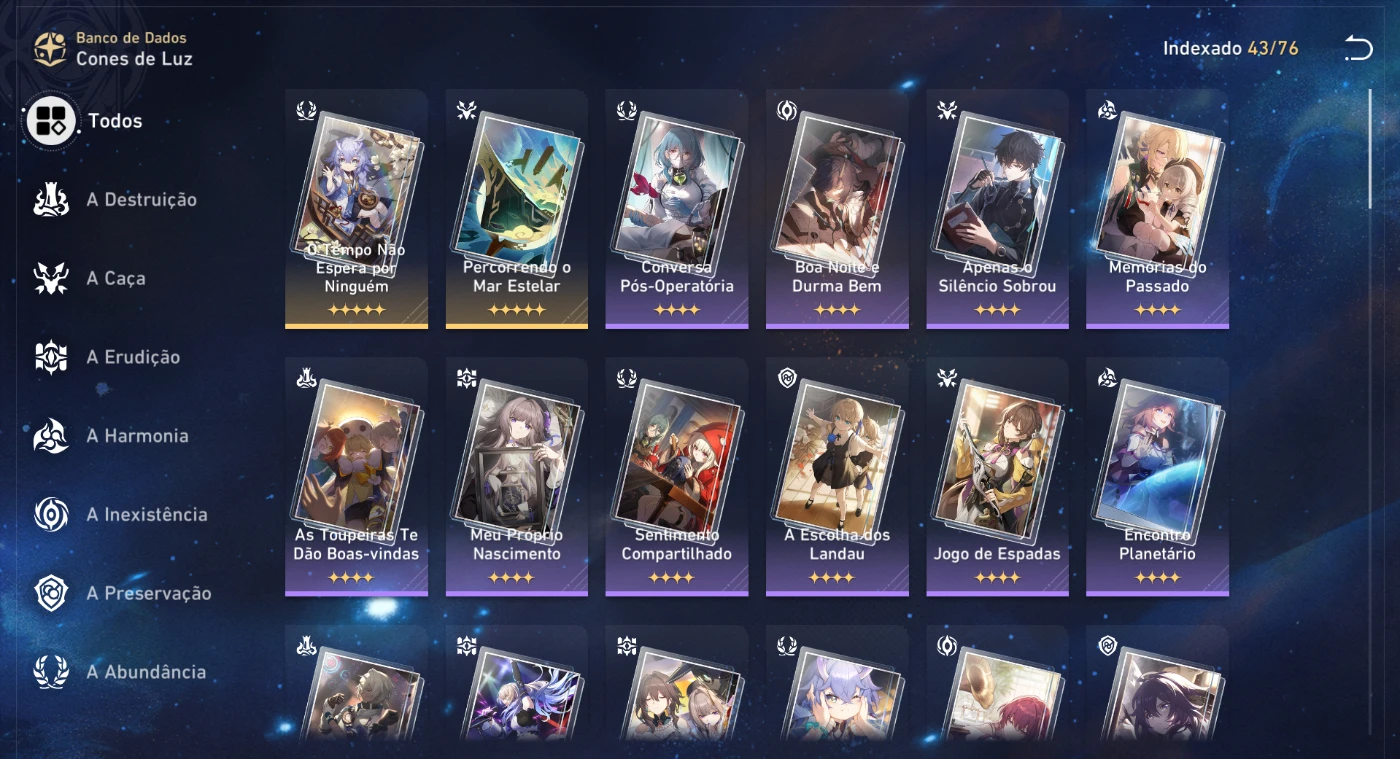Screen dimensions: 1400x759
Task: Click the Indexado 43/76 counter
Action: [1231, 46]
